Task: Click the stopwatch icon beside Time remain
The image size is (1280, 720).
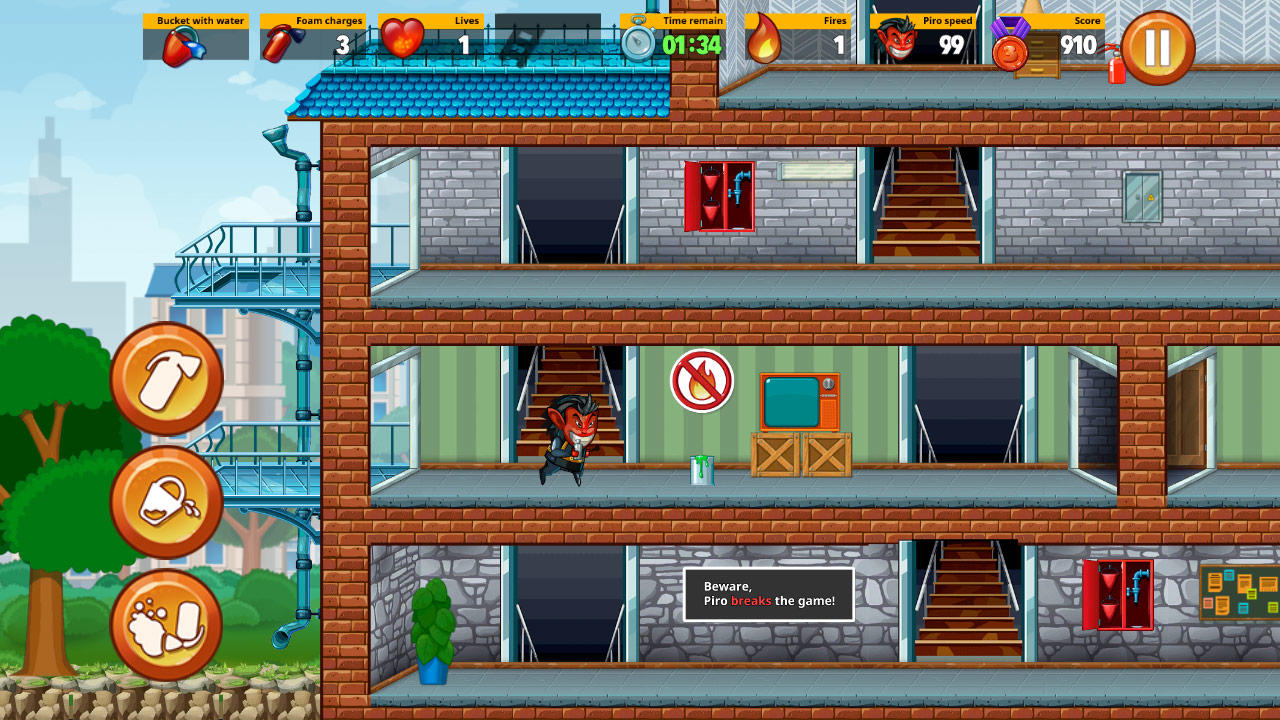Action: pos(637,41)
